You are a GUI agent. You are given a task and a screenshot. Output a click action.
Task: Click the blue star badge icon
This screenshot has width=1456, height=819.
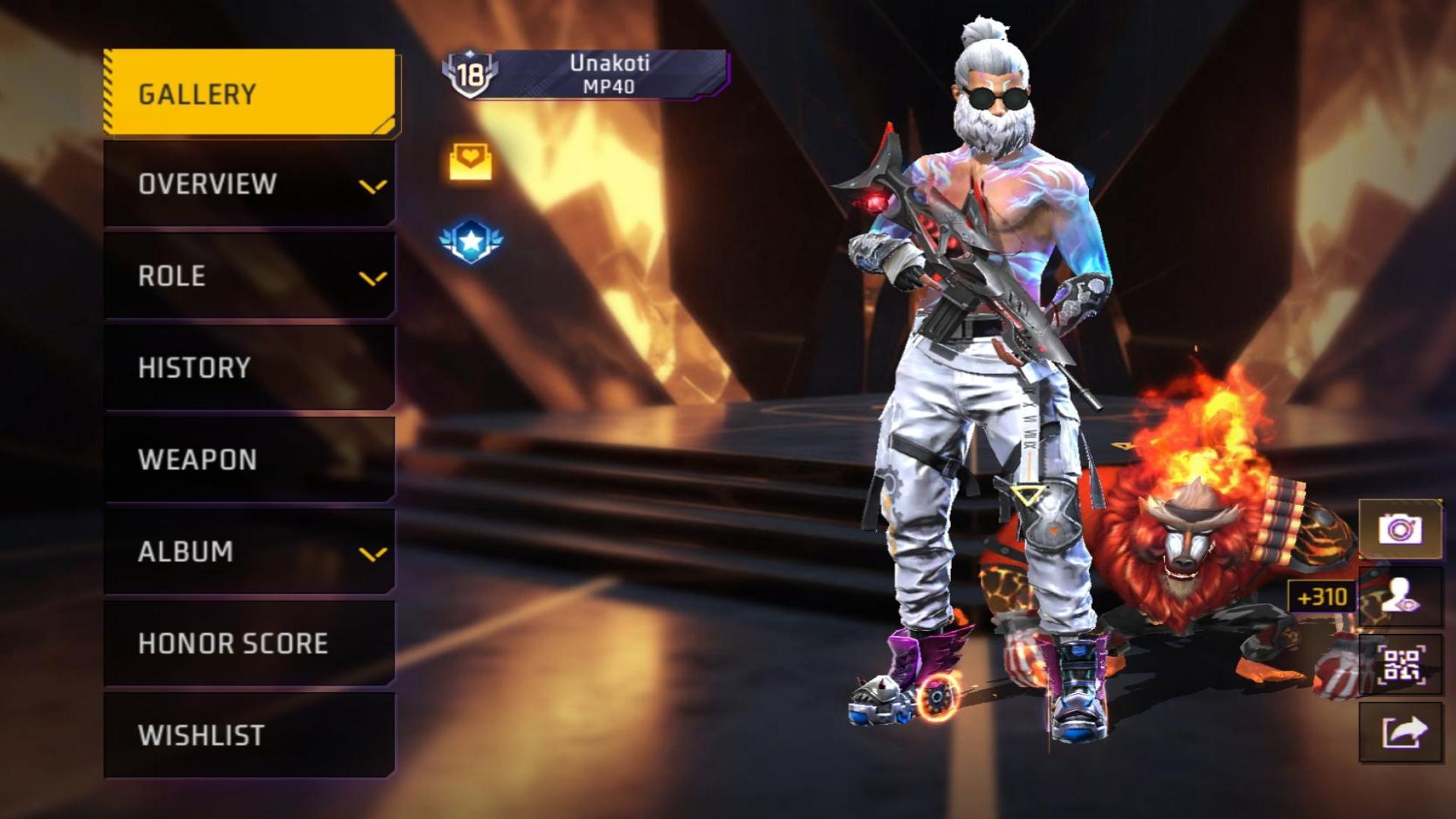coord(471,241)
